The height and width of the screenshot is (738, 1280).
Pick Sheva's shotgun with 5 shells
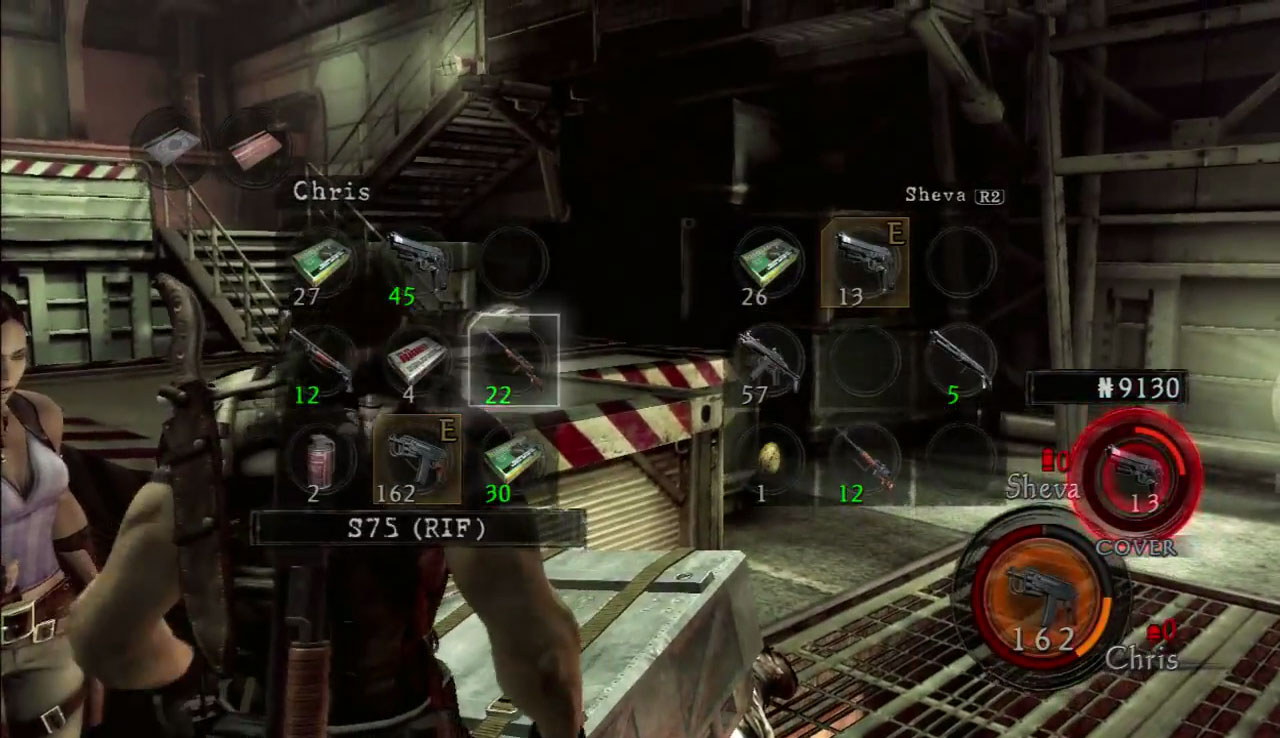point(960,359)
